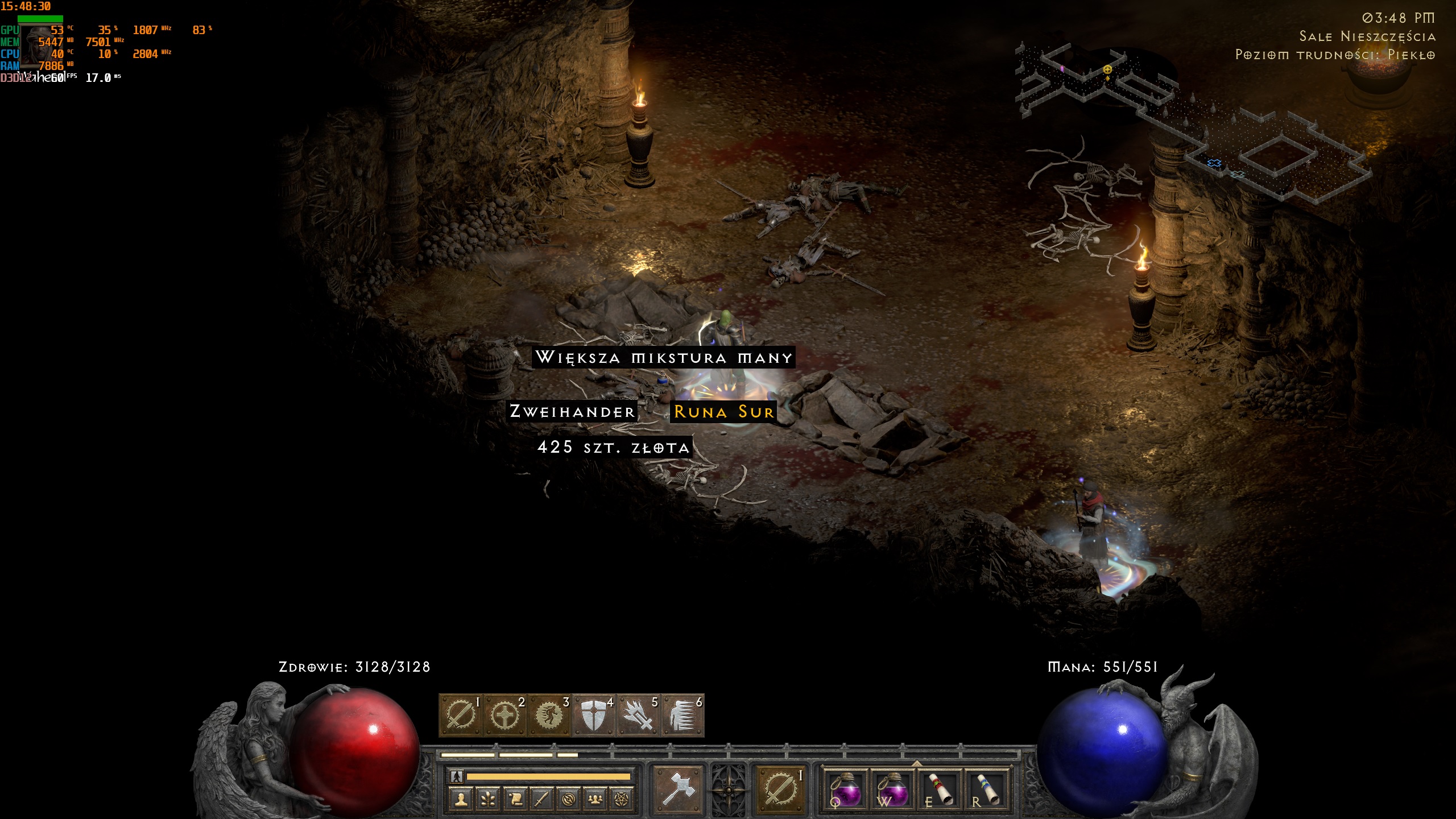Select the sword-in-gear skill in hotkey slot 1
1456x819 pixels.
pyautogui.click(x=461, y=715)
